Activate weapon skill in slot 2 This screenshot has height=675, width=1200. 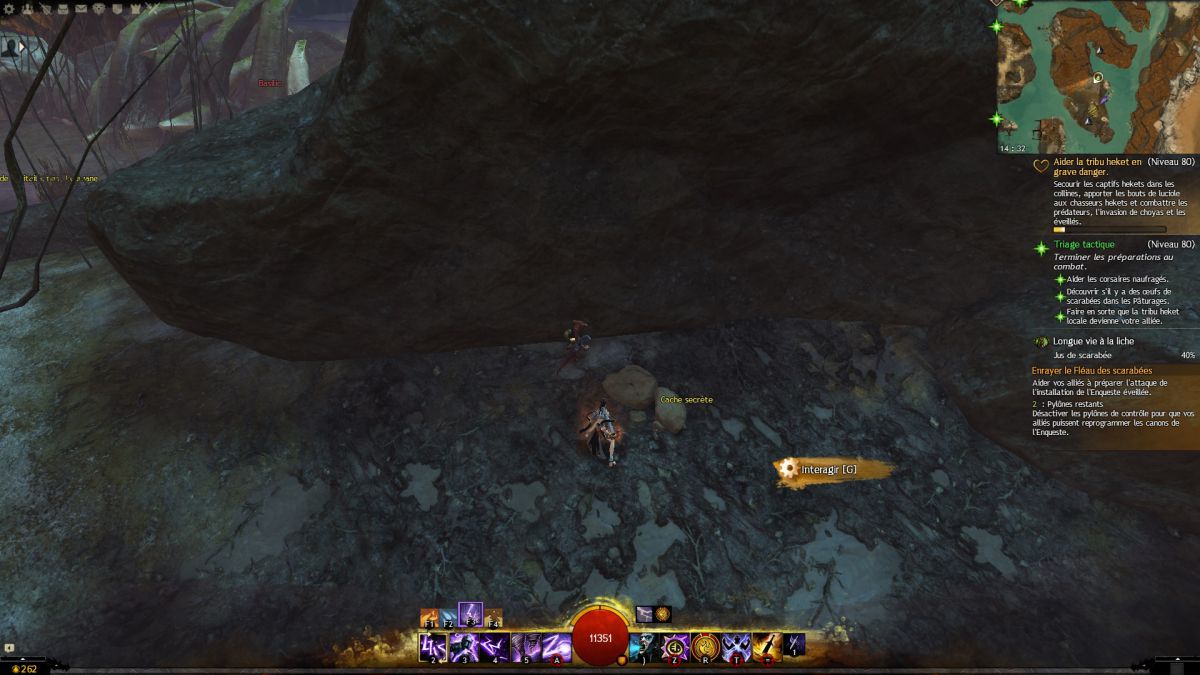433,647
